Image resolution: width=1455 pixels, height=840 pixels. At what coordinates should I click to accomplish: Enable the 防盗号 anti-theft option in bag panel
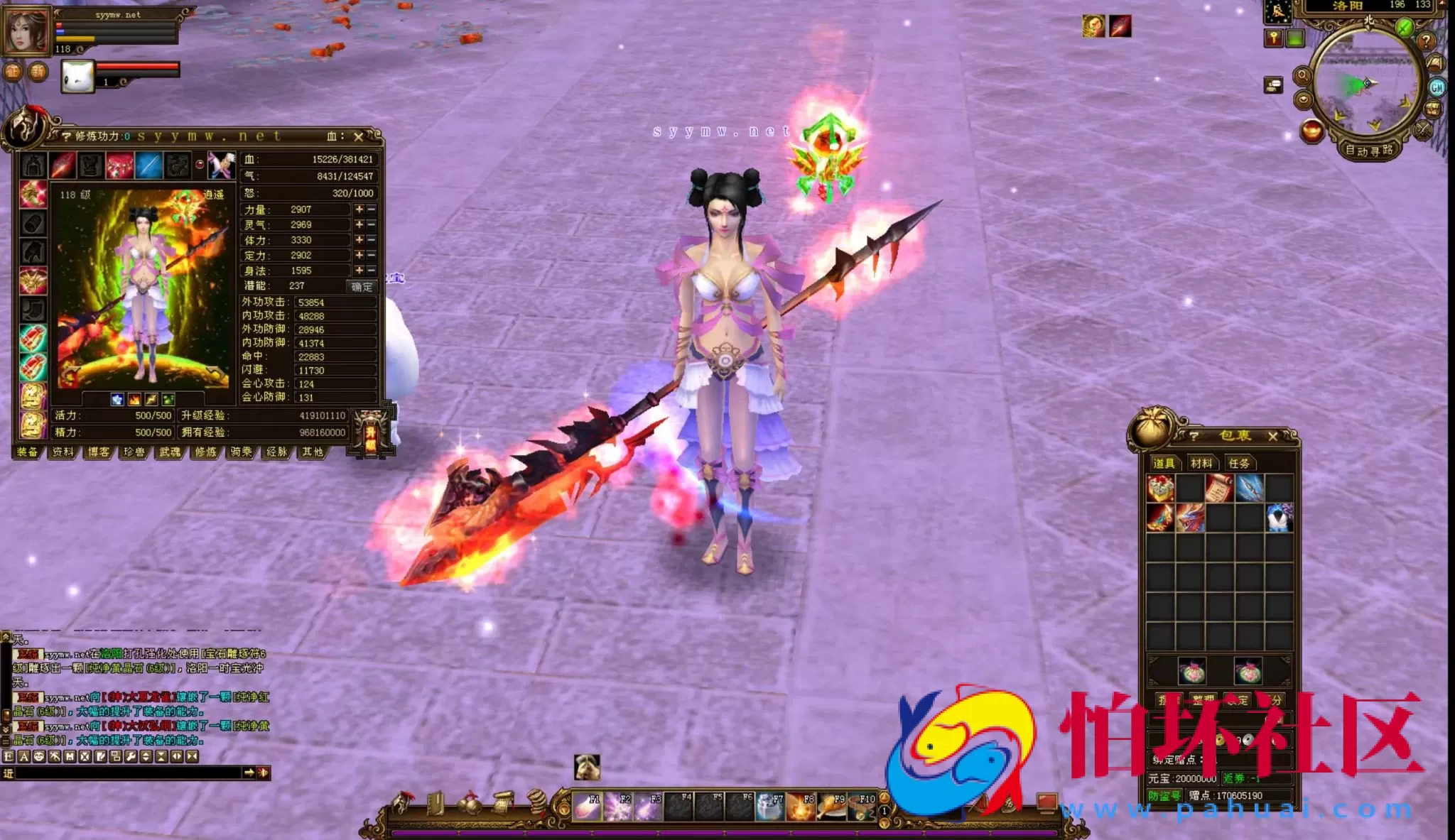[x=1167, y=795]
